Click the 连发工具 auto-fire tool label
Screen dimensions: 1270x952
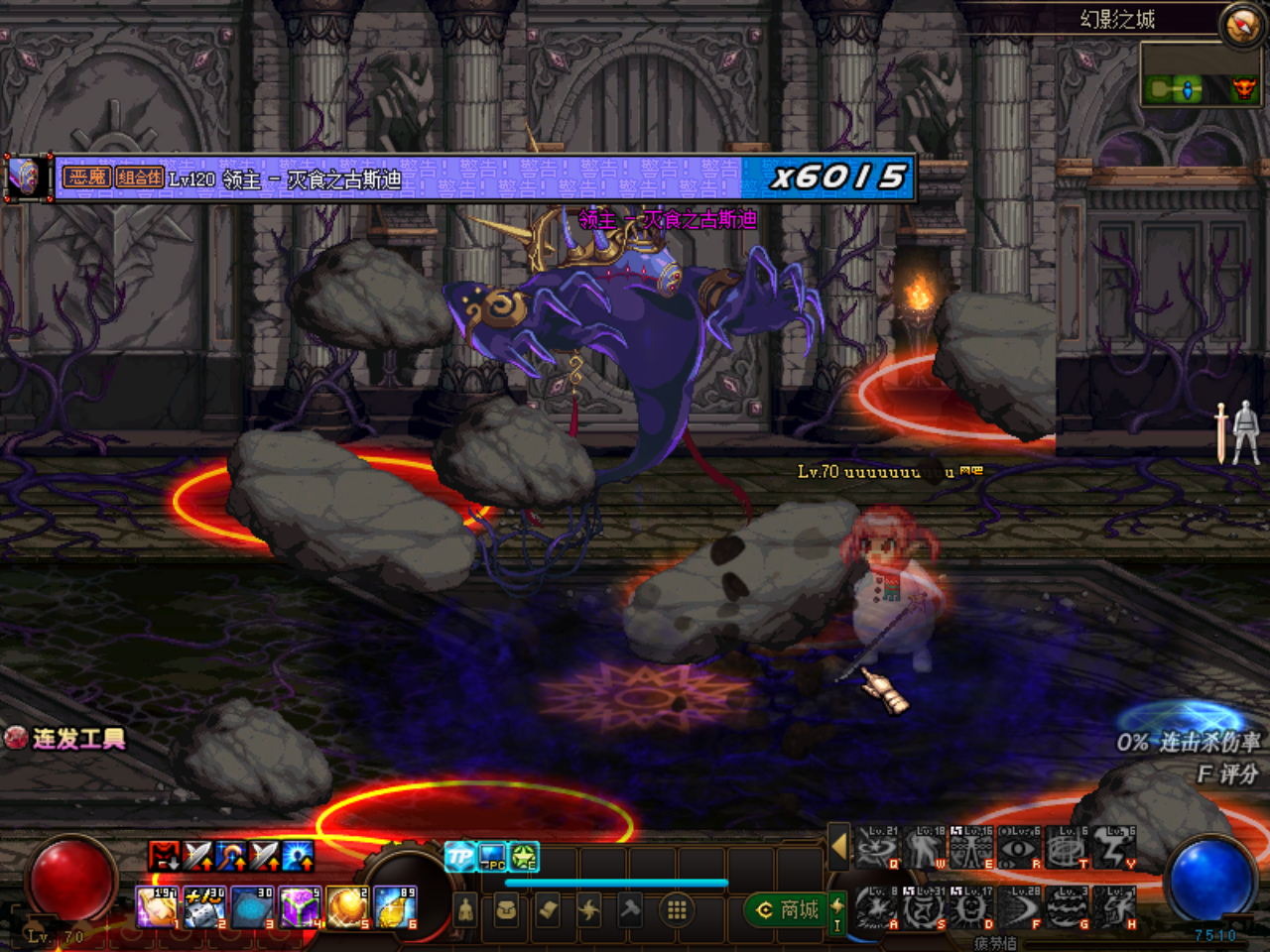66,738
